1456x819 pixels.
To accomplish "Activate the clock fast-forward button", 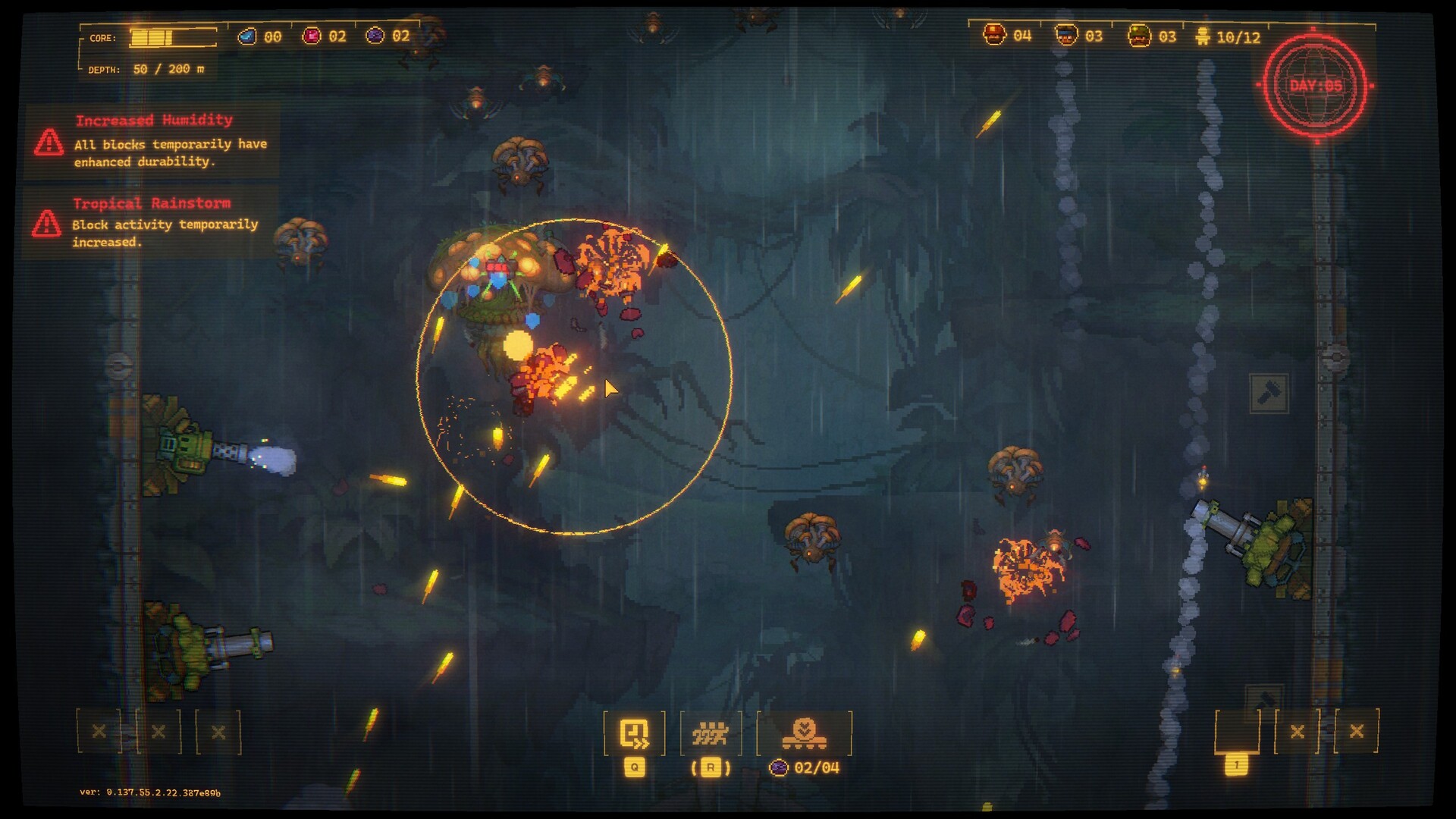I will point(634,733).
